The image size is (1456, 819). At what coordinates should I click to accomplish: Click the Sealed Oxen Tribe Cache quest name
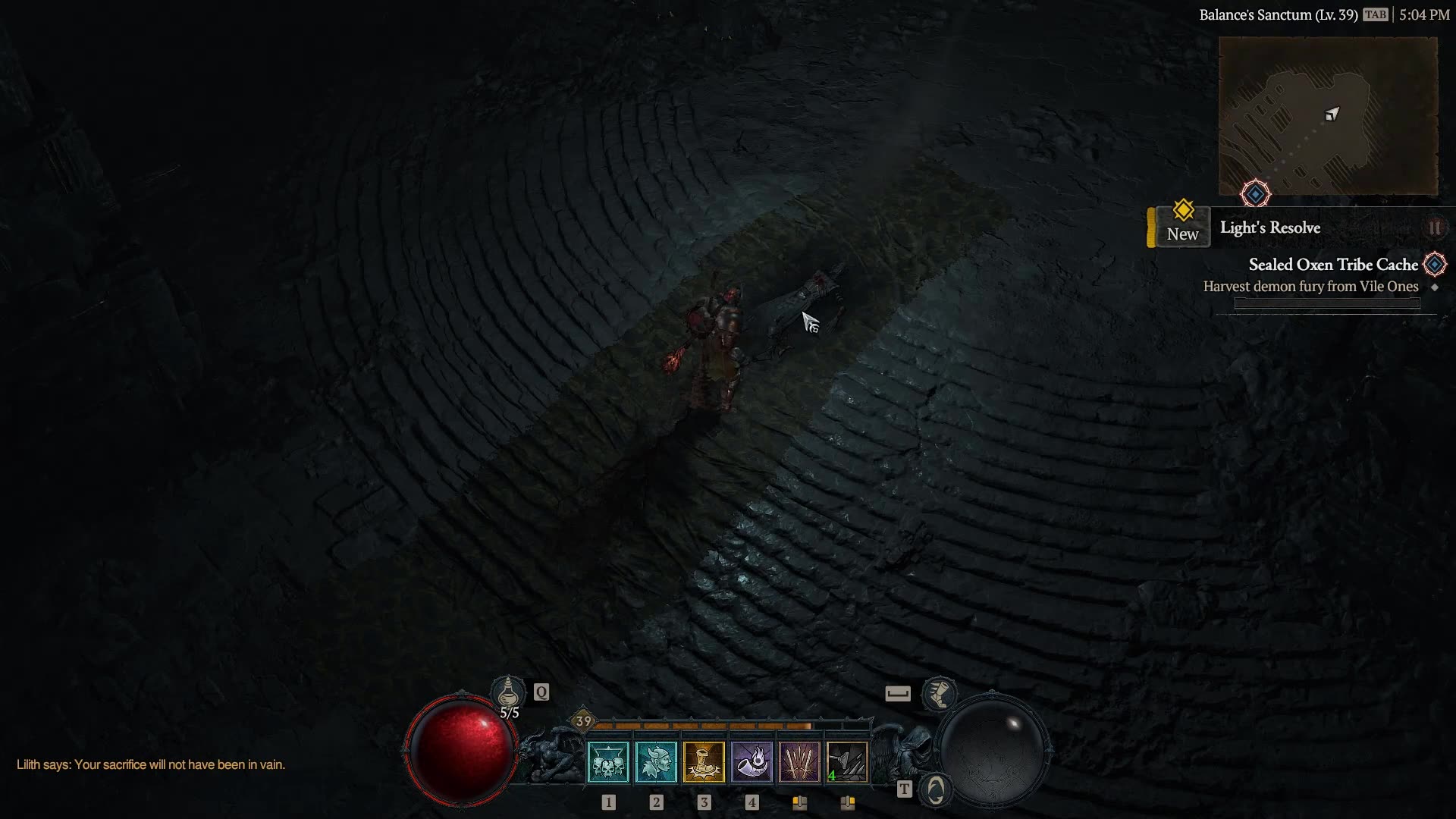(x=1333, y=264)
